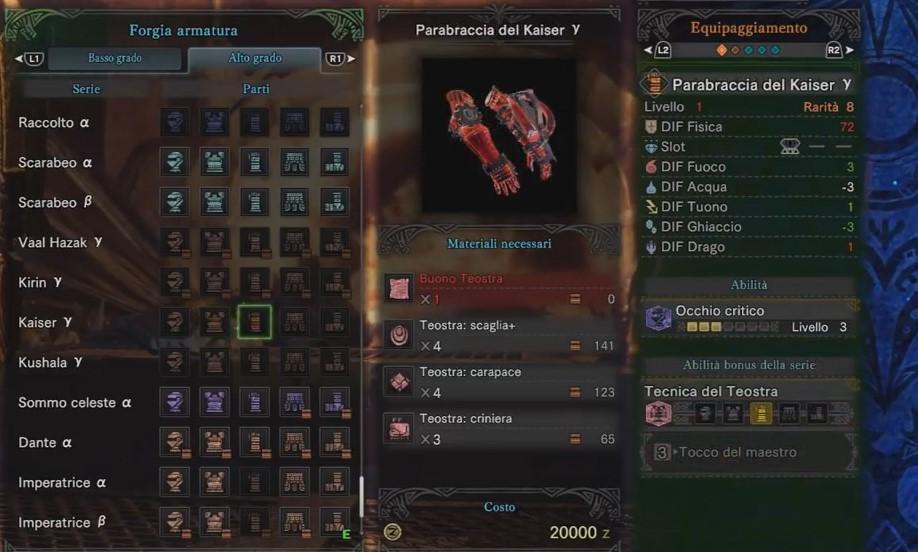Pick the Sommo celeste α helmet piece
Viewport: 918px width, 552px height.
175,402
